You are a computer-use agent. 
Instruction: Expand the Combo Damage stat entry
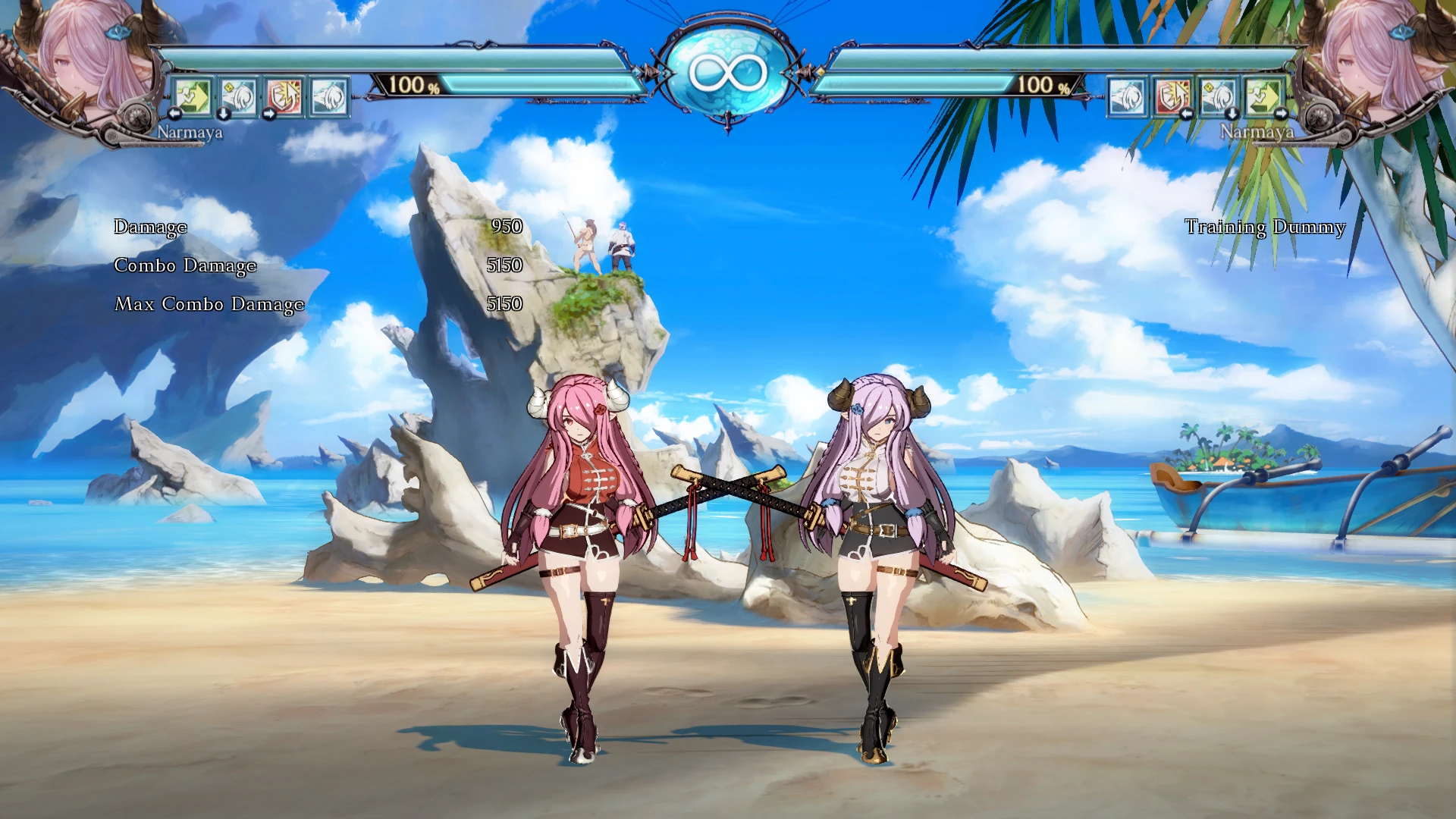pos(184,266)
